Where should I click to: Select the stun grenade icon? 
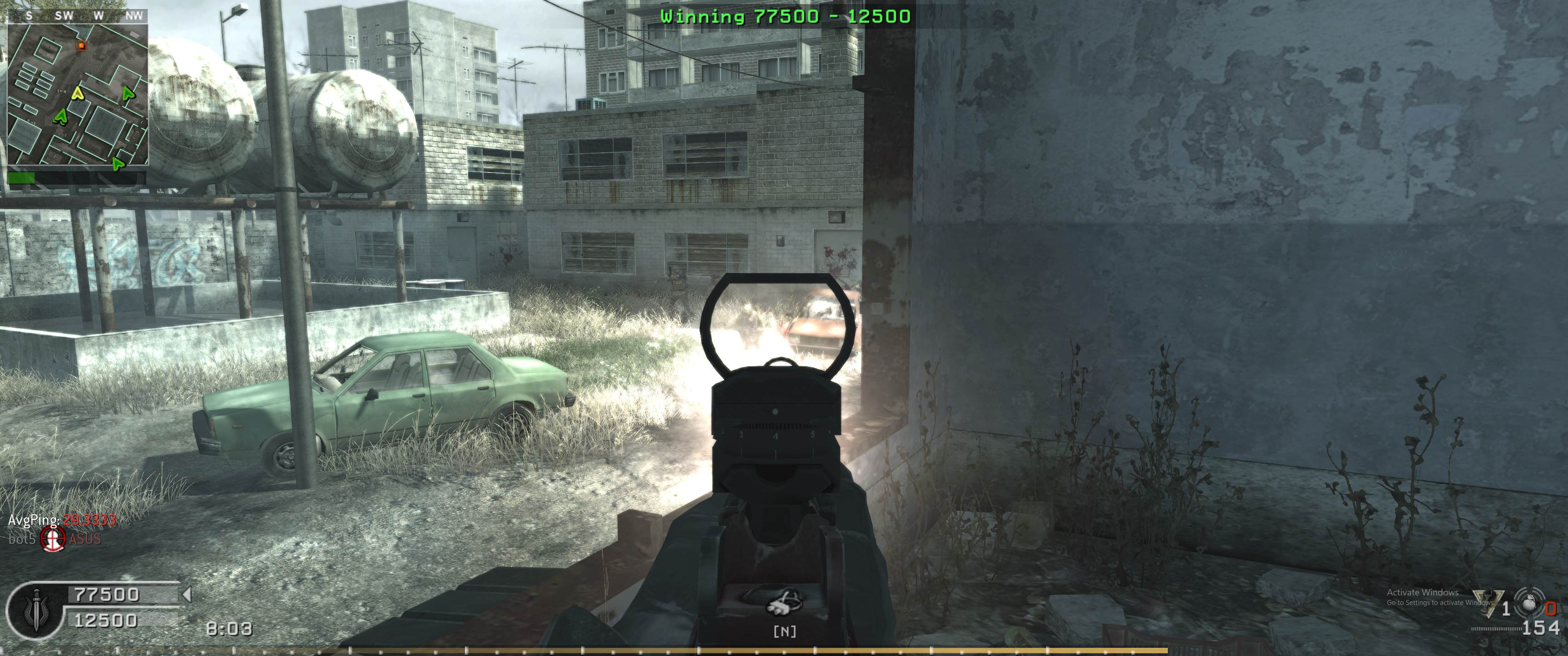coord(1527,604)
